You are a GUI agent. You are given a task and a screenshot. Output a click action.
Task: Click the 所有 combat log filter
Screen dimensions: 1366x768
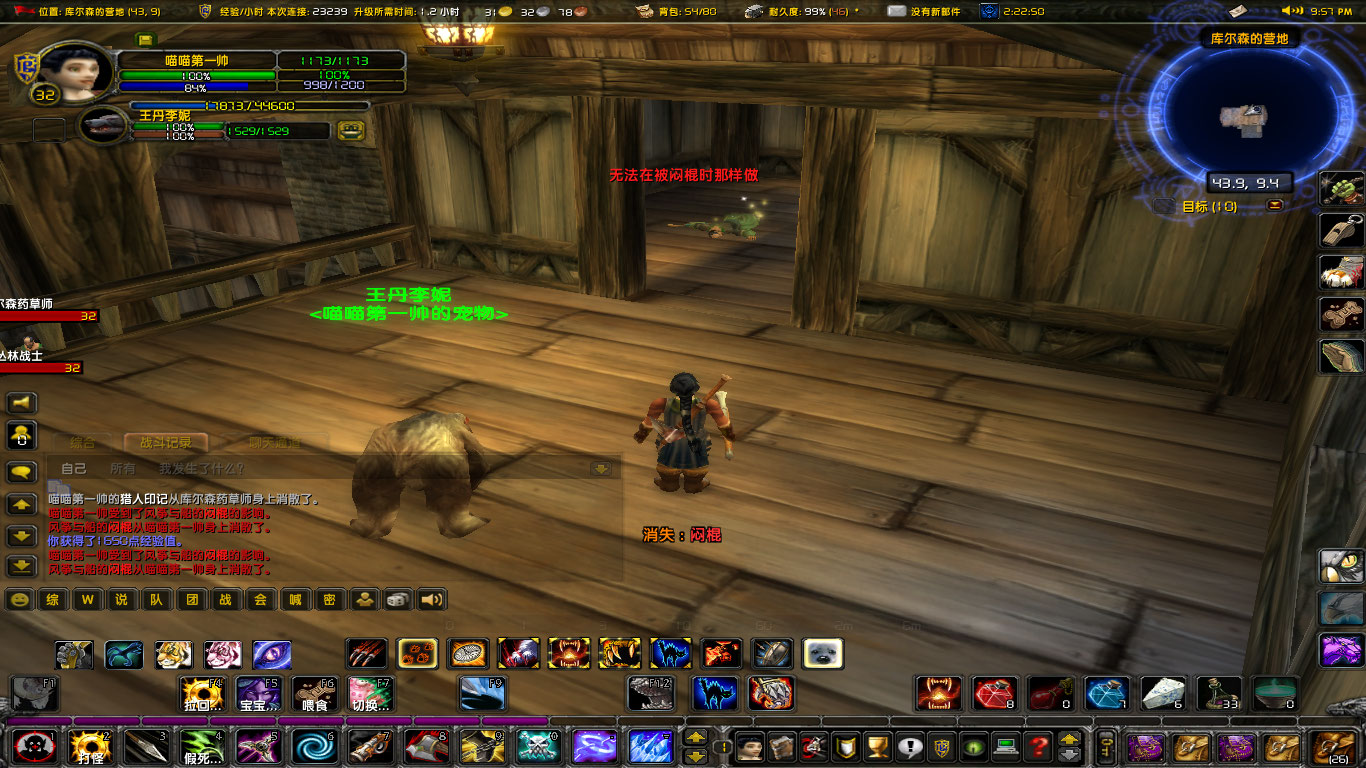pos(124,468)
